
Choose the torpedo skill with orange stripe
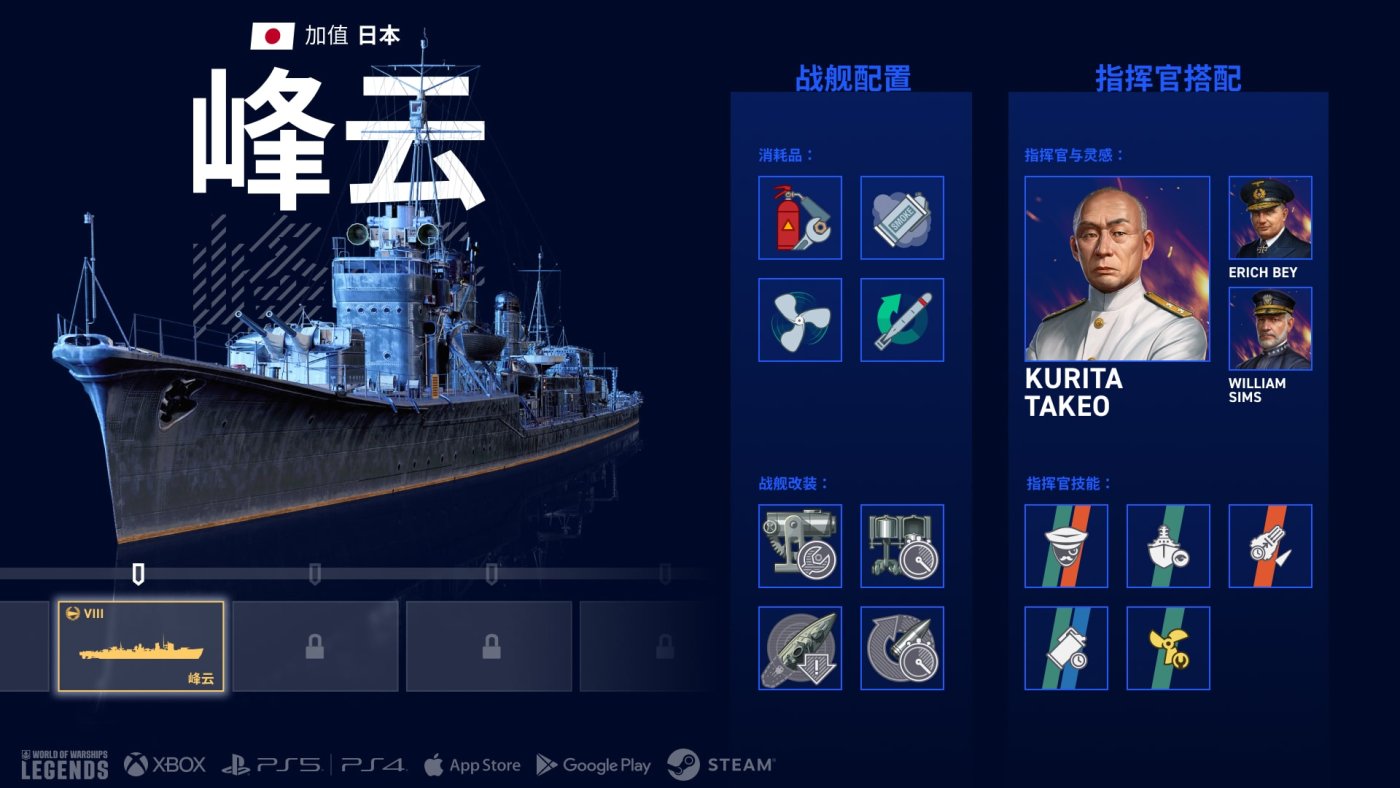pyautogui.click(x=1270, y=546)
